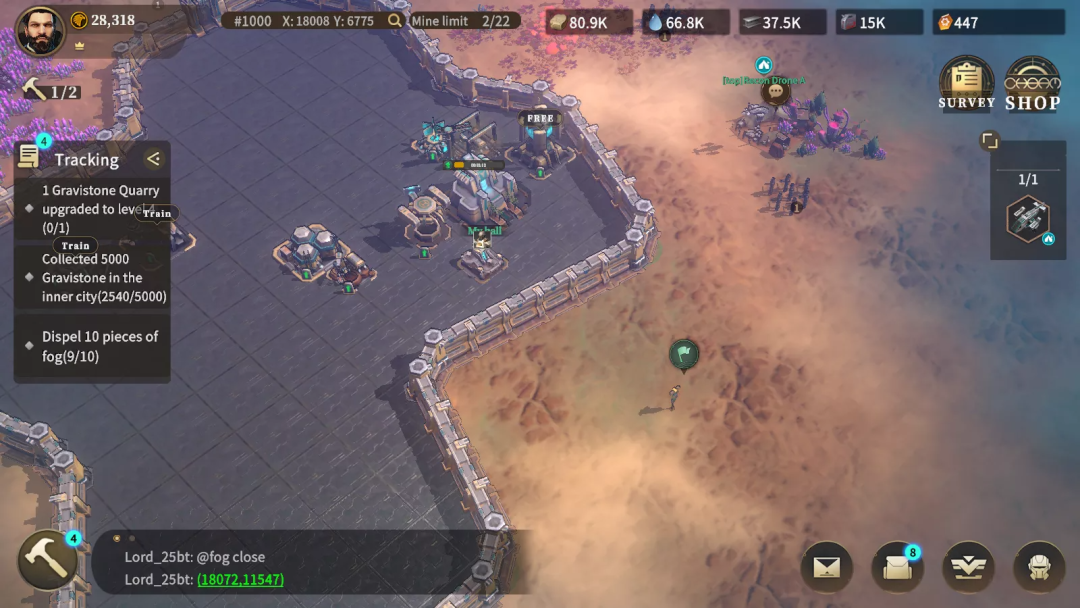Select the Gravistone Quarry upgrade quest
Screen dimensions: 1080x608
click(x=100, y=209)
